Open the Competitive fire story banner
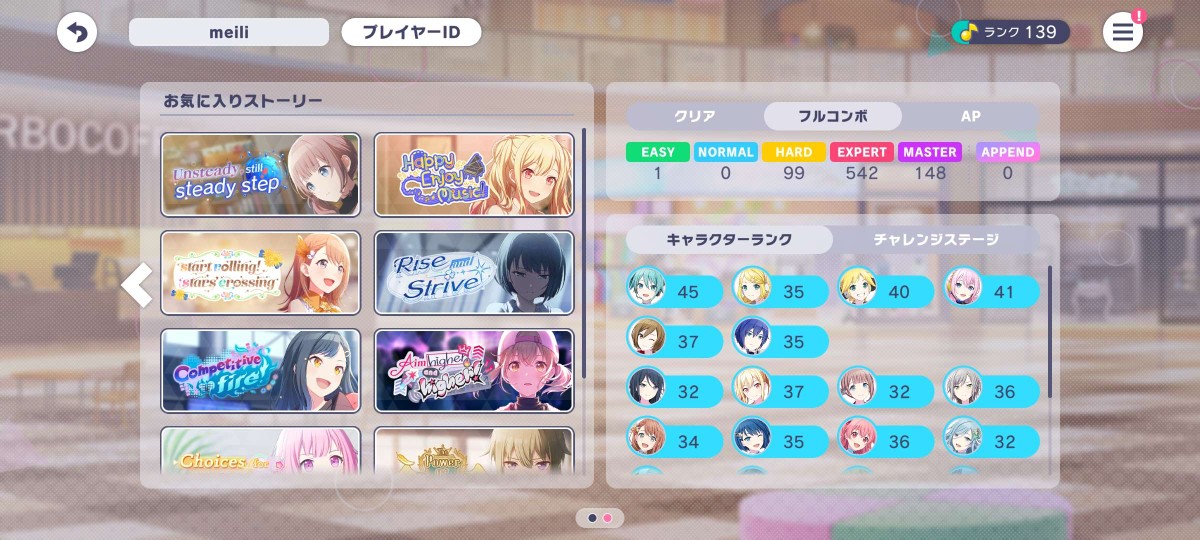The width and height of the screenshot is (1200, 540). (x=260, y=371)
